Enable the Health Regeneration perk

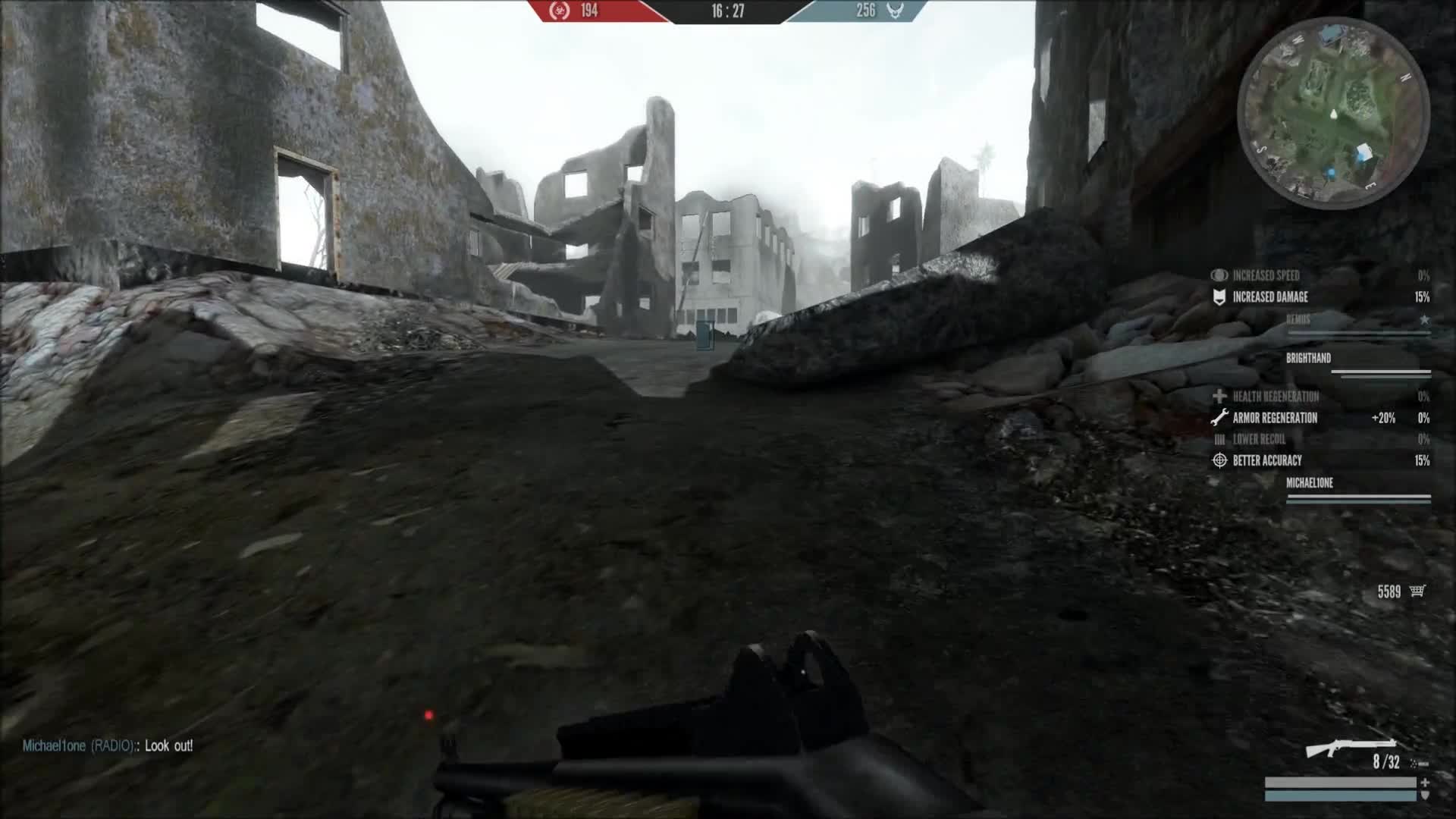pos(1221,396)
